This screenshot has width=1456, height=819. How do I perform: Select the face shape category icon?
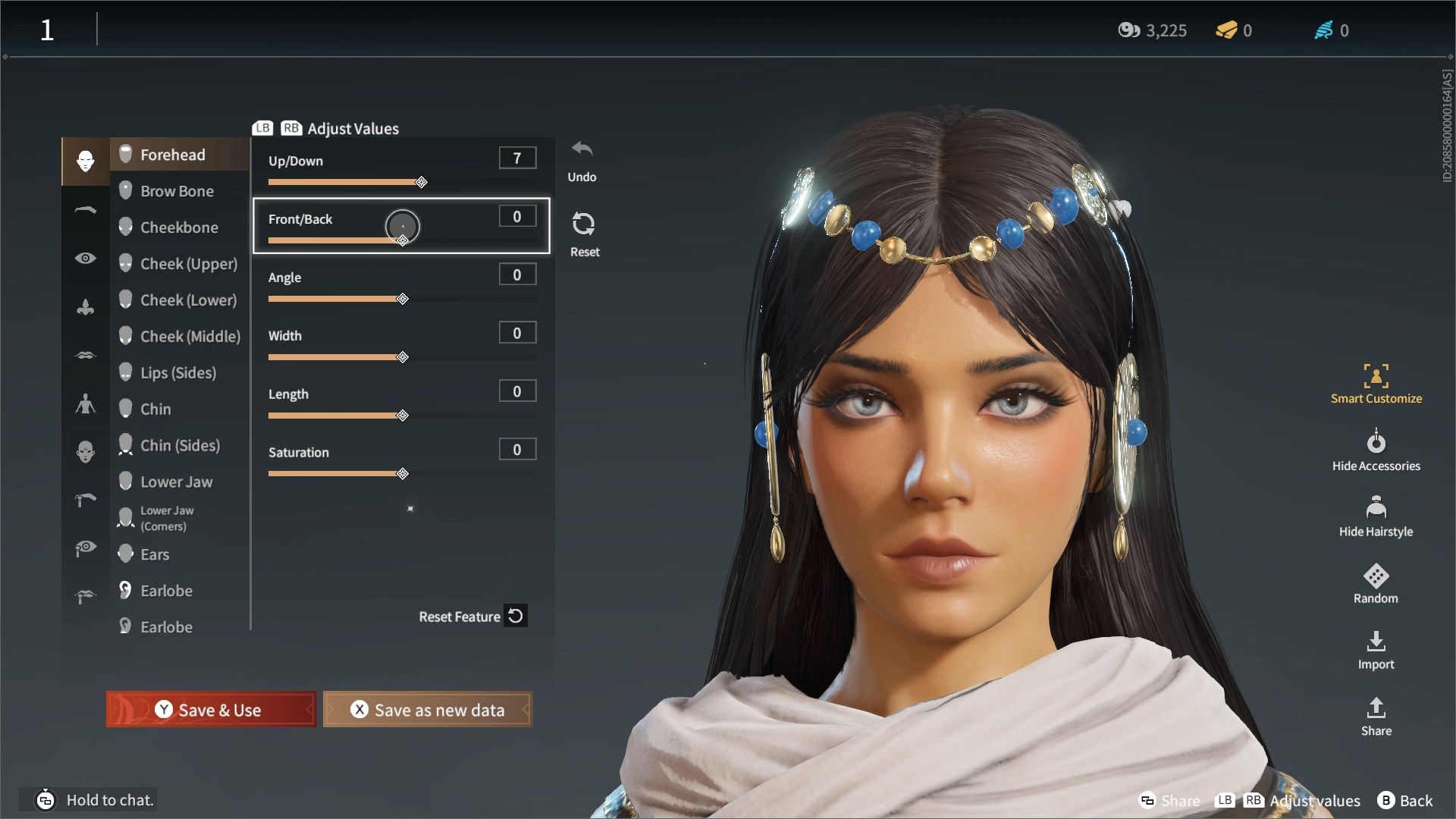[85, 162]
